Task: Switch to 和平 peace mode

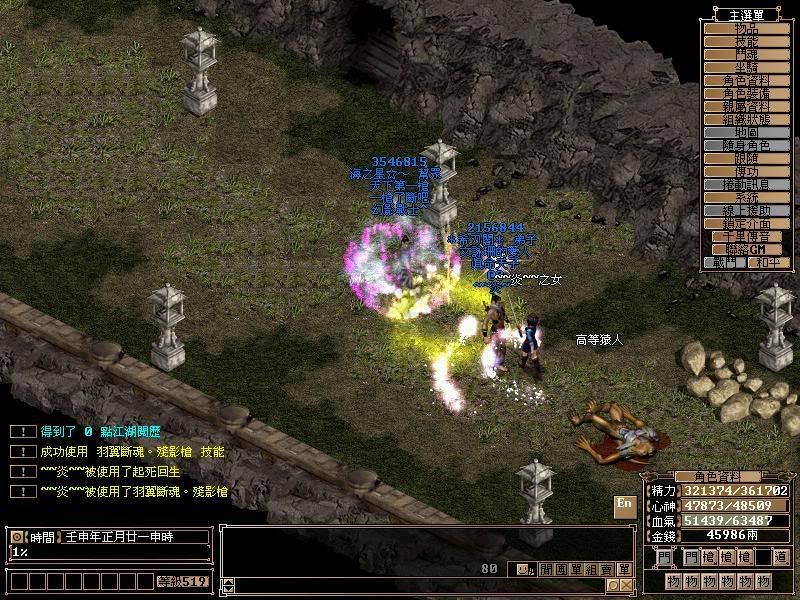Action: point(768,262)
